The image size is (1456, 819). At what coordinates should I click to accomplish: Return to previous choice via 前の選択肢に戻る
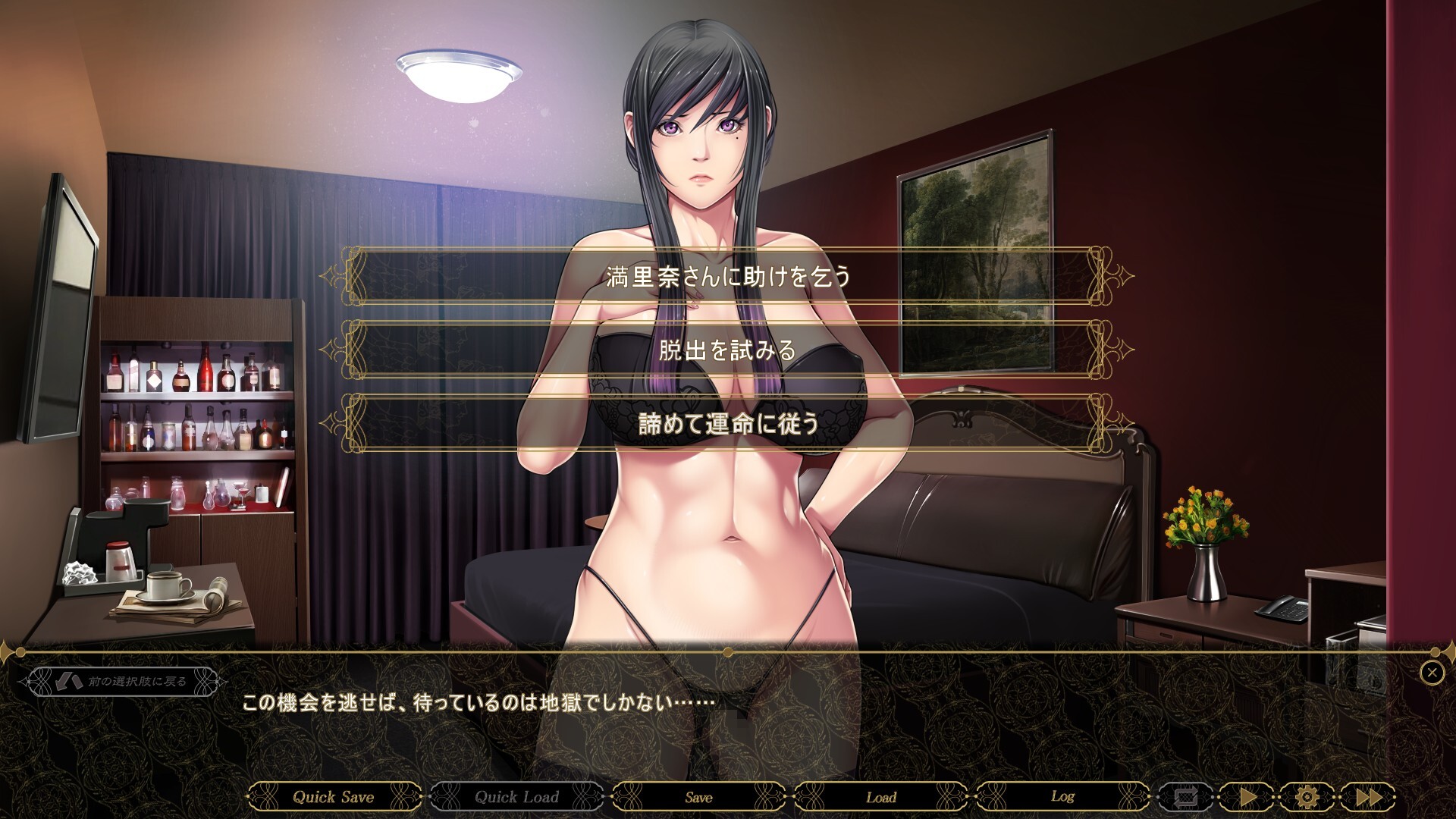121,682
